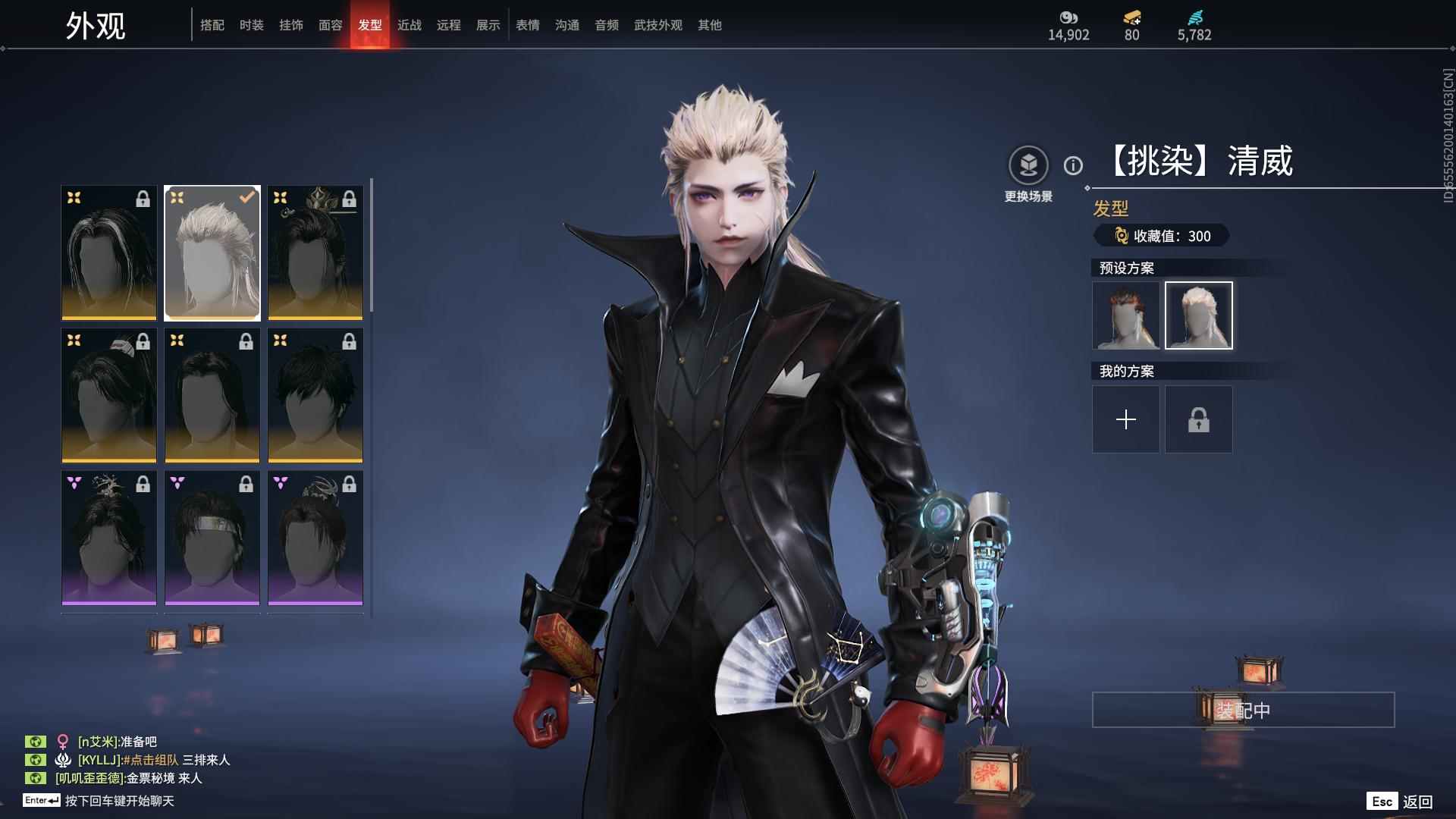The image size is (1456, 819).
Task: Select the blonde preset hair scheme
Action: click(1199, 315)
